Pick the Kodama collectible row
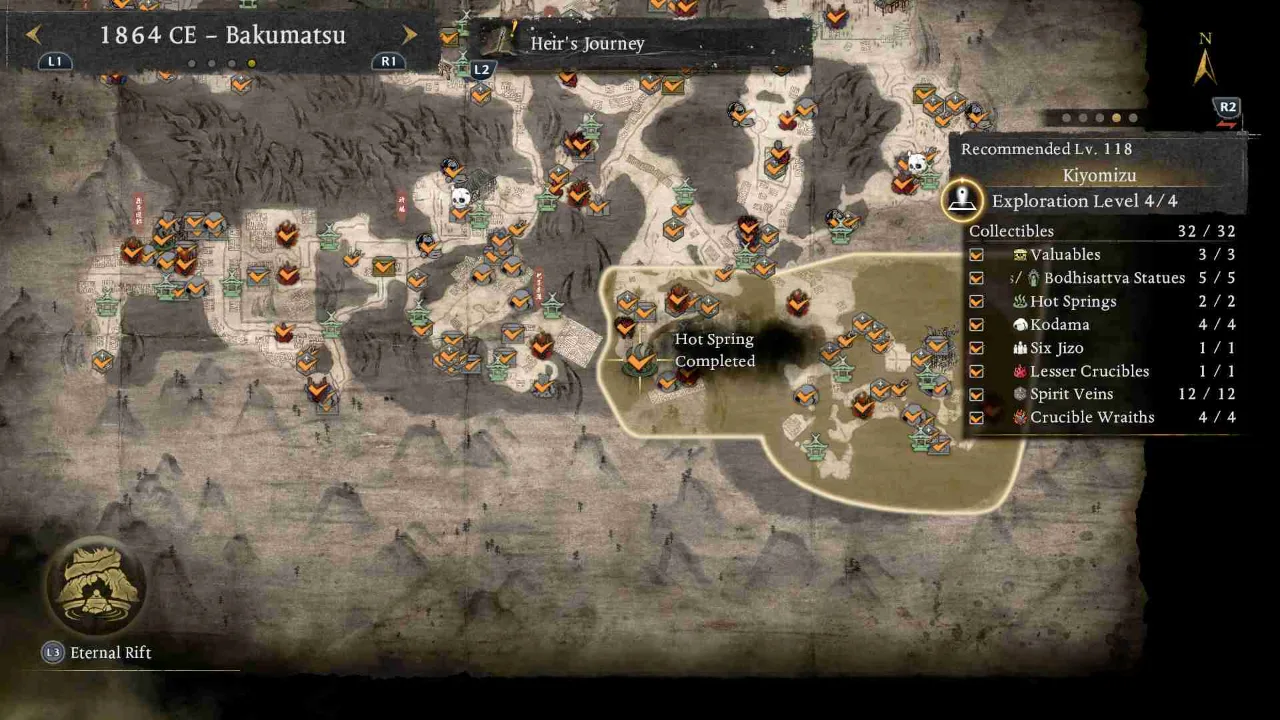1280x720 pixels. click(x=1105, y=324)
